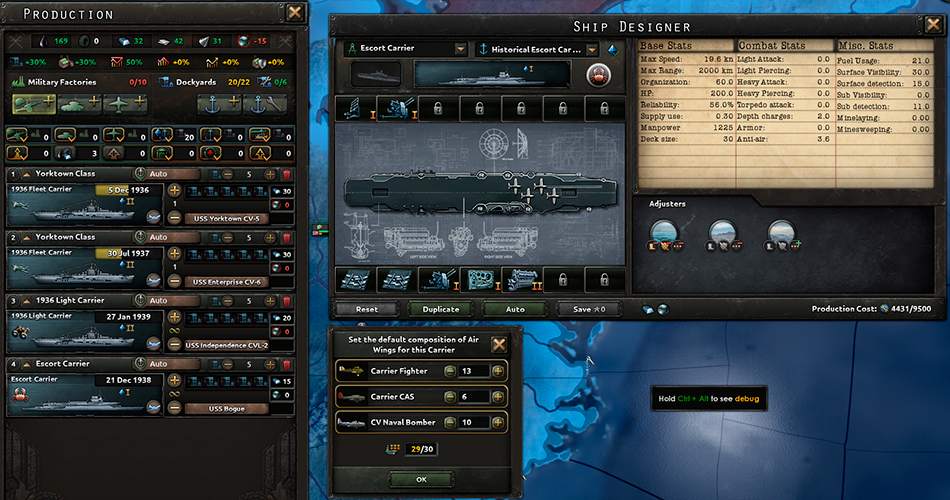Click the Auto design button in Ship Designer
Image resolution: width=950 pixels, height=500 pixels.
click(x=515, y=309)
